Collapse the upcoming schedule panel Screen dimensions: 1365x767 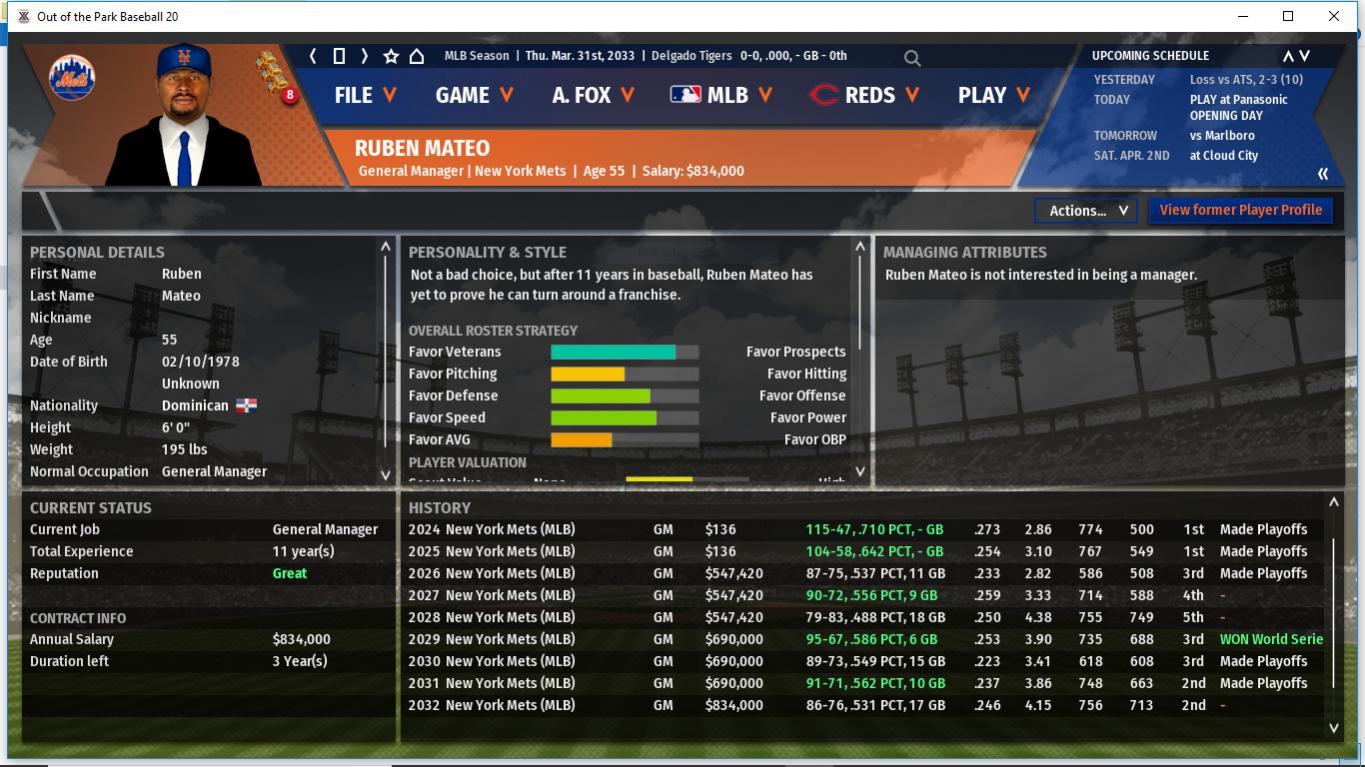pos(1323,174)
